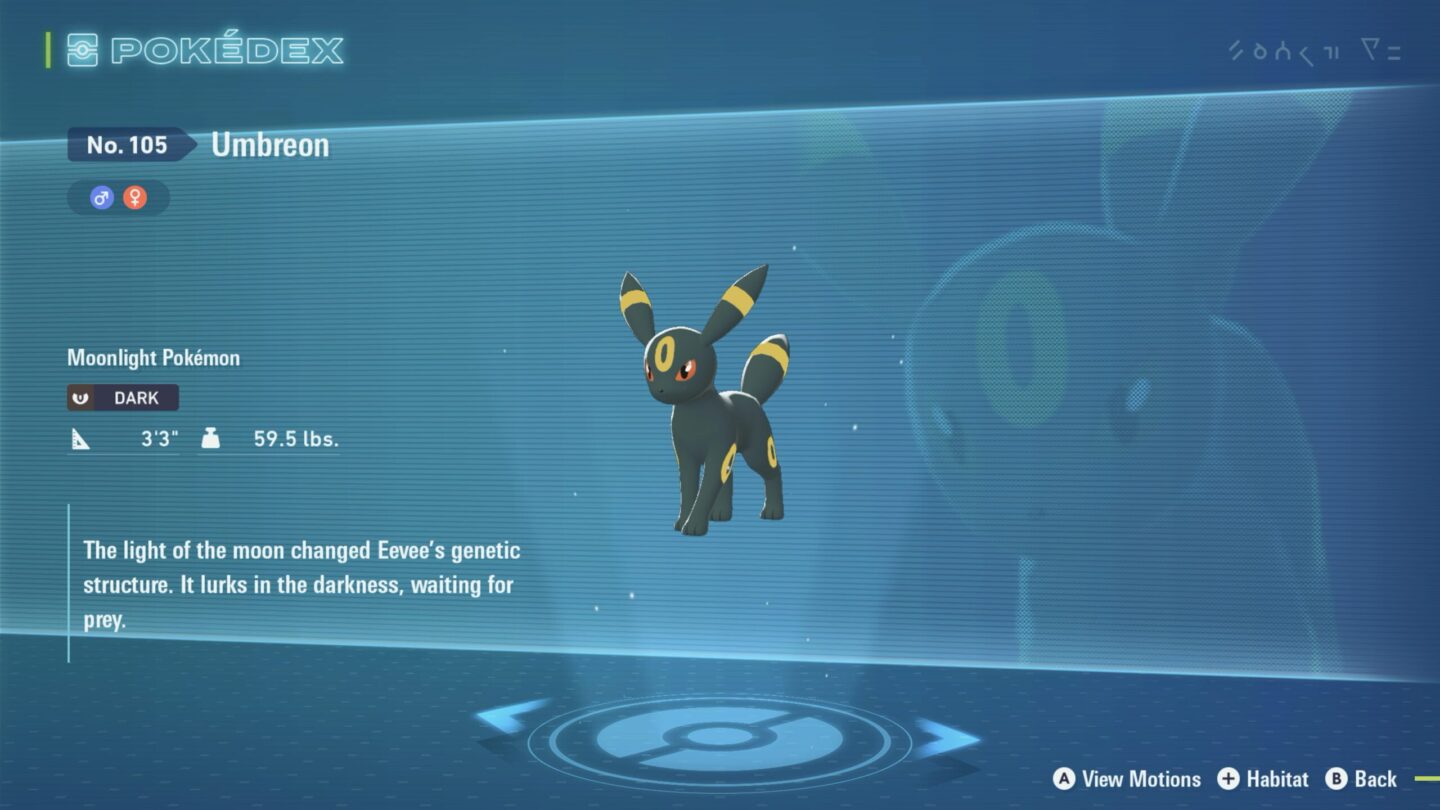Click the Hisuian script glyphs in top-right corner
Screen dimensions: 1440x810
pos(1285,47)
